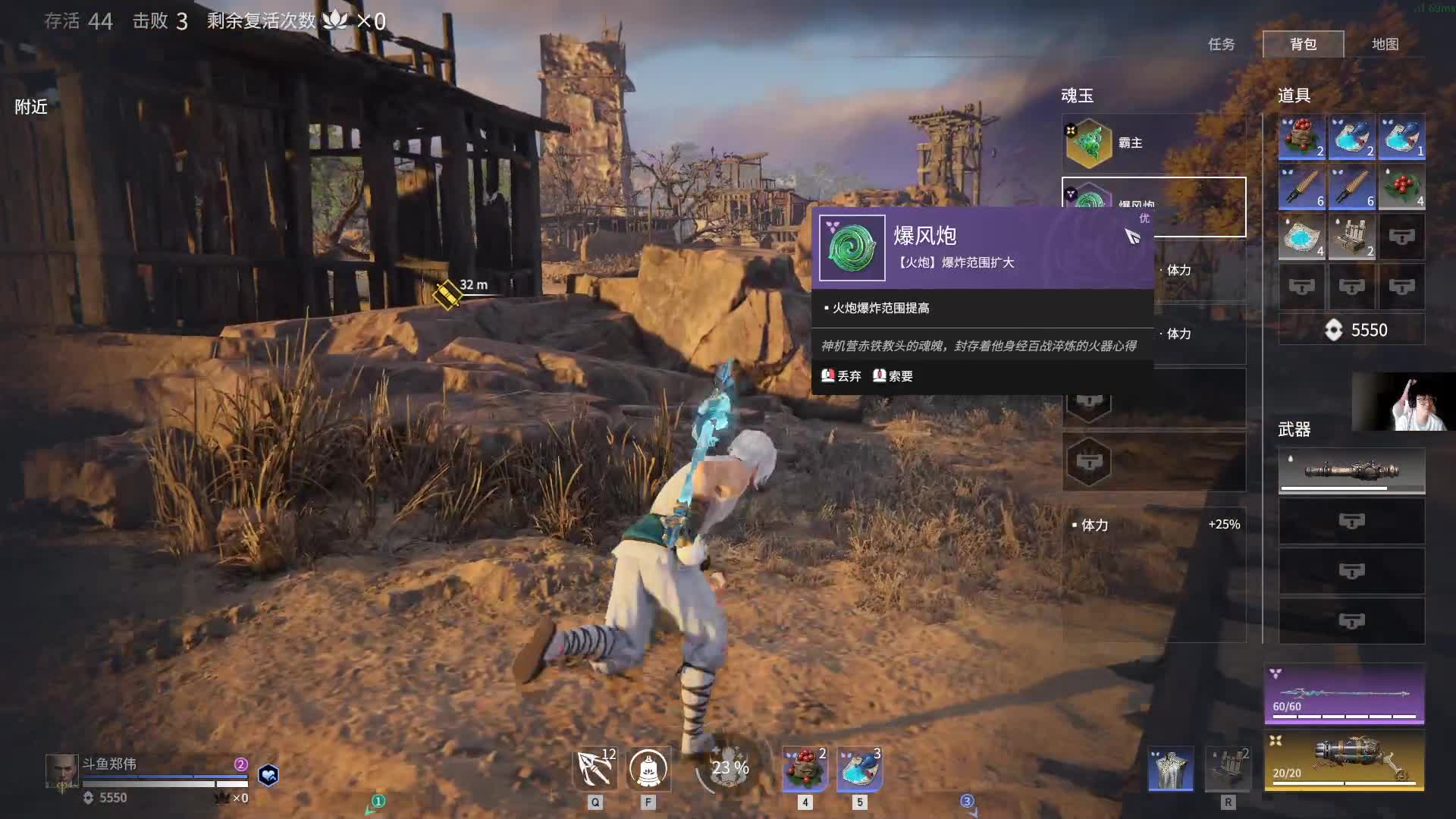Click the 爆风炮 tooltip's green swirl icon
The height and width of the screenshot is (819, 1456).
pyautogui.click(x=852, y=248)
